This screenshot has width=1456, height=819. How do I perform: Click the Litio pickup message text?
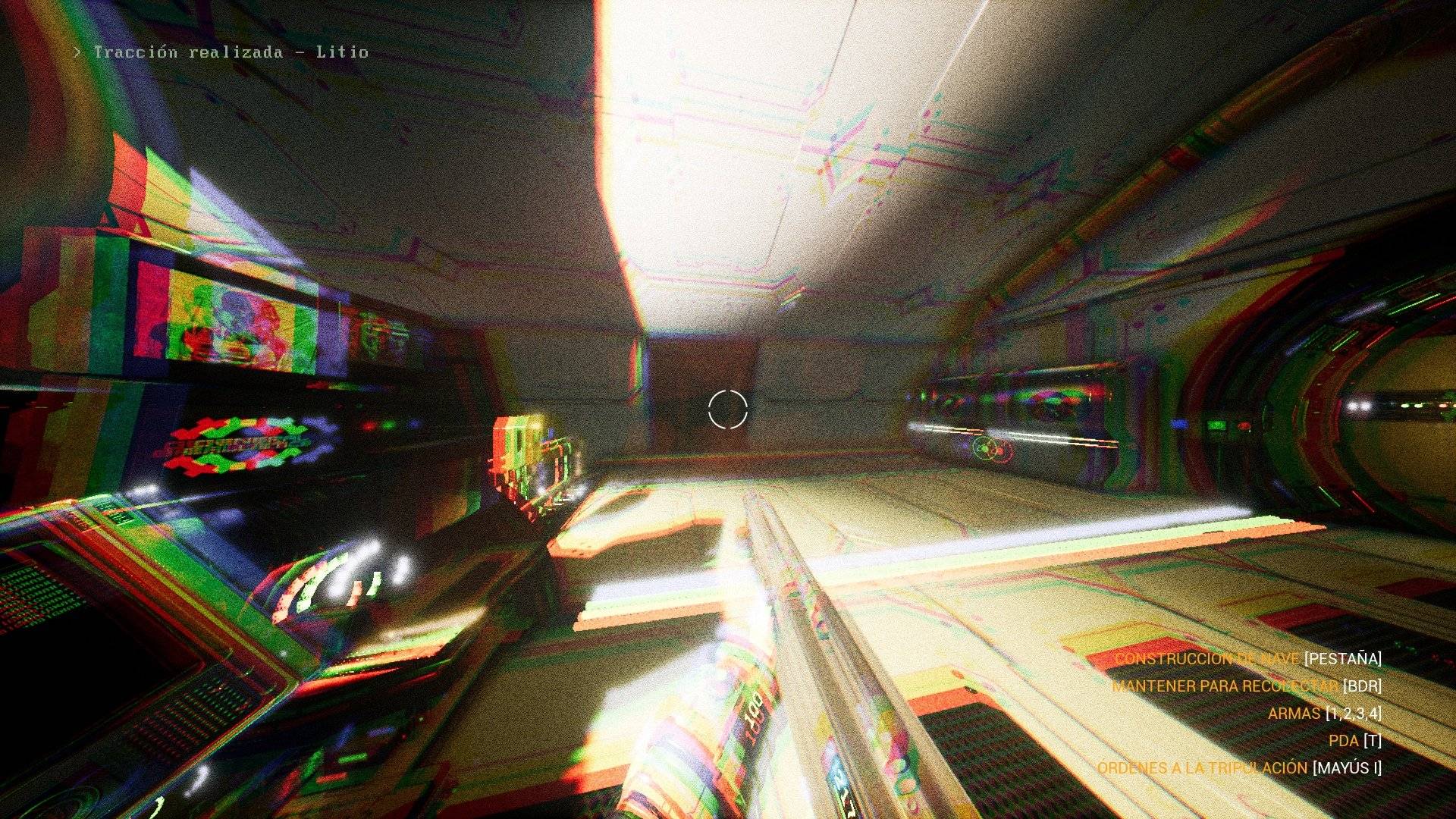(345, 53)
